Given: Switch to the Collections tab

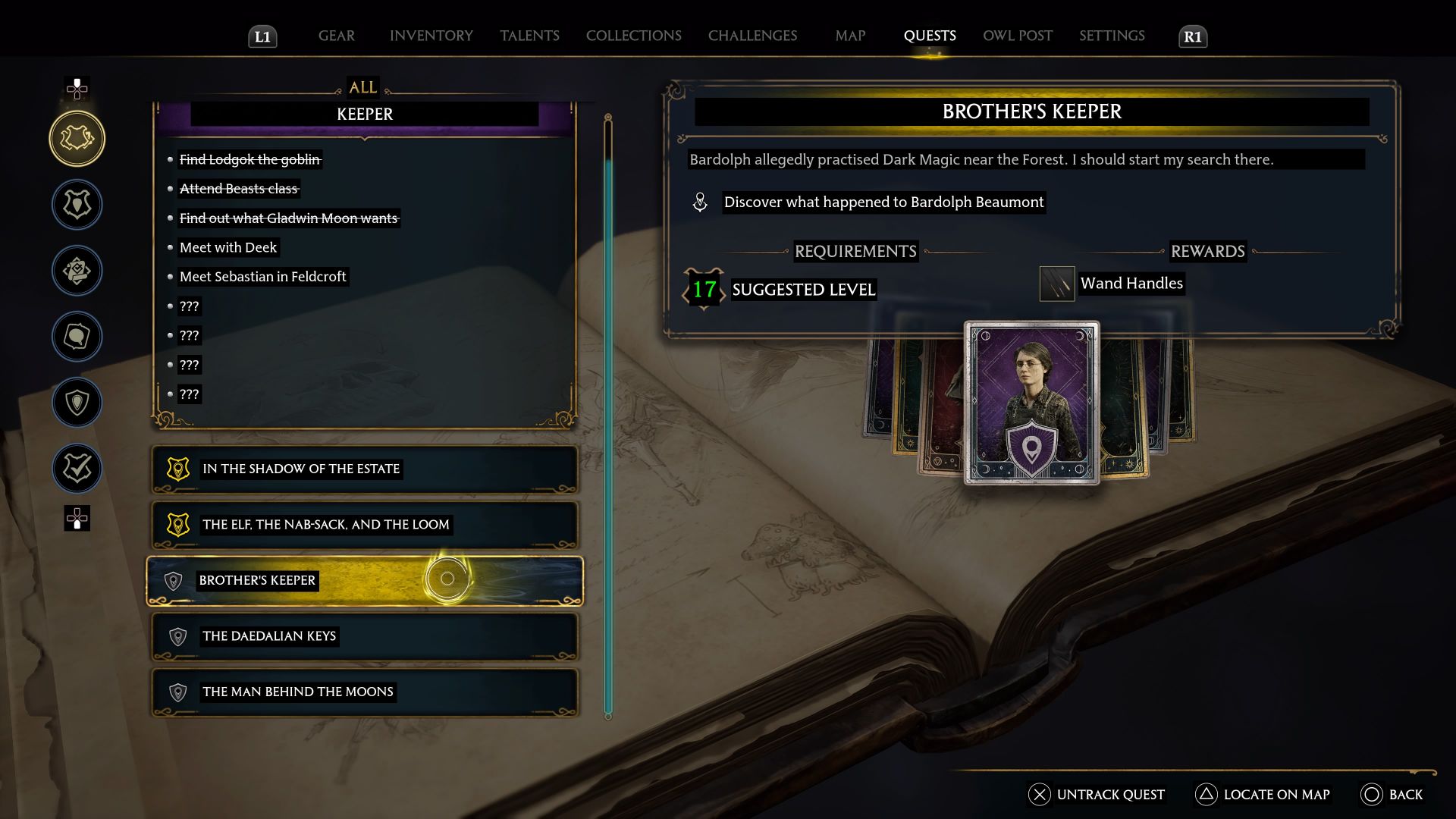Looking at the screenshot, I should 633,35.
